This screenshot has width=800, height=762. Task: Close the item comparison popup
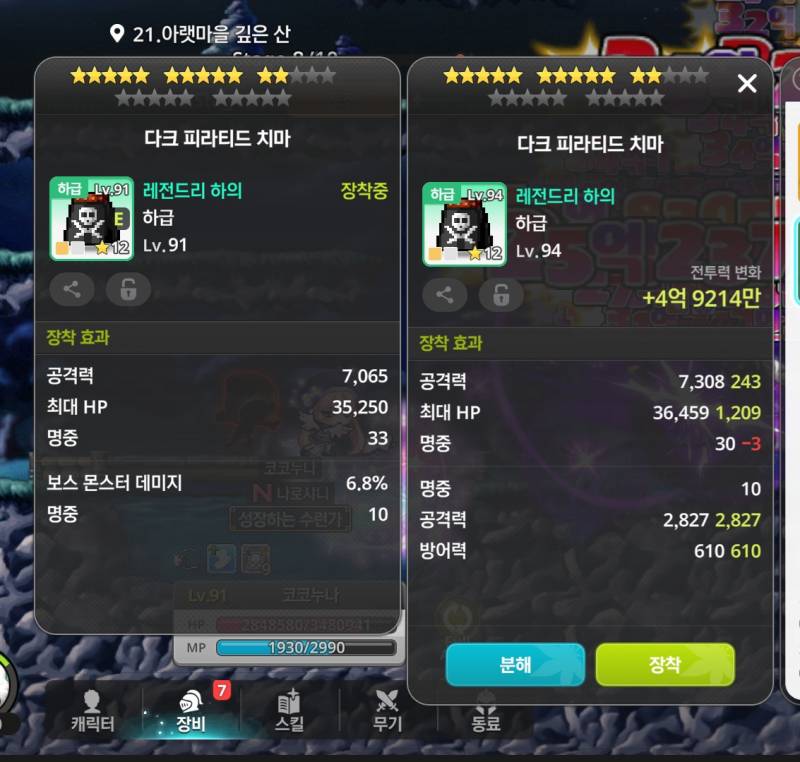[x=747, y=84]
